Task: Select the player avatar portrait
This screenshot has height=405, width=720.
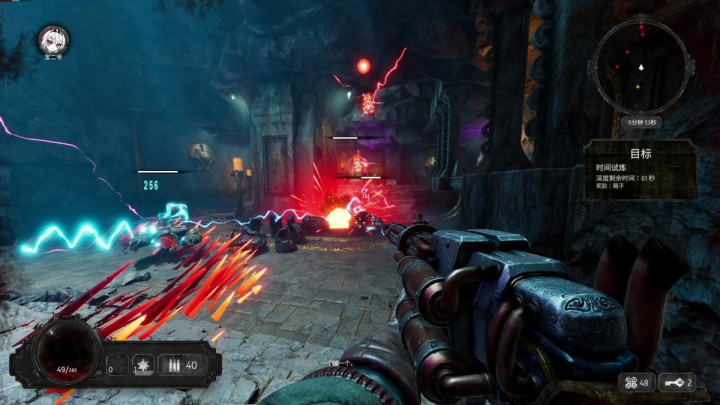Action: tap(52, 41)
